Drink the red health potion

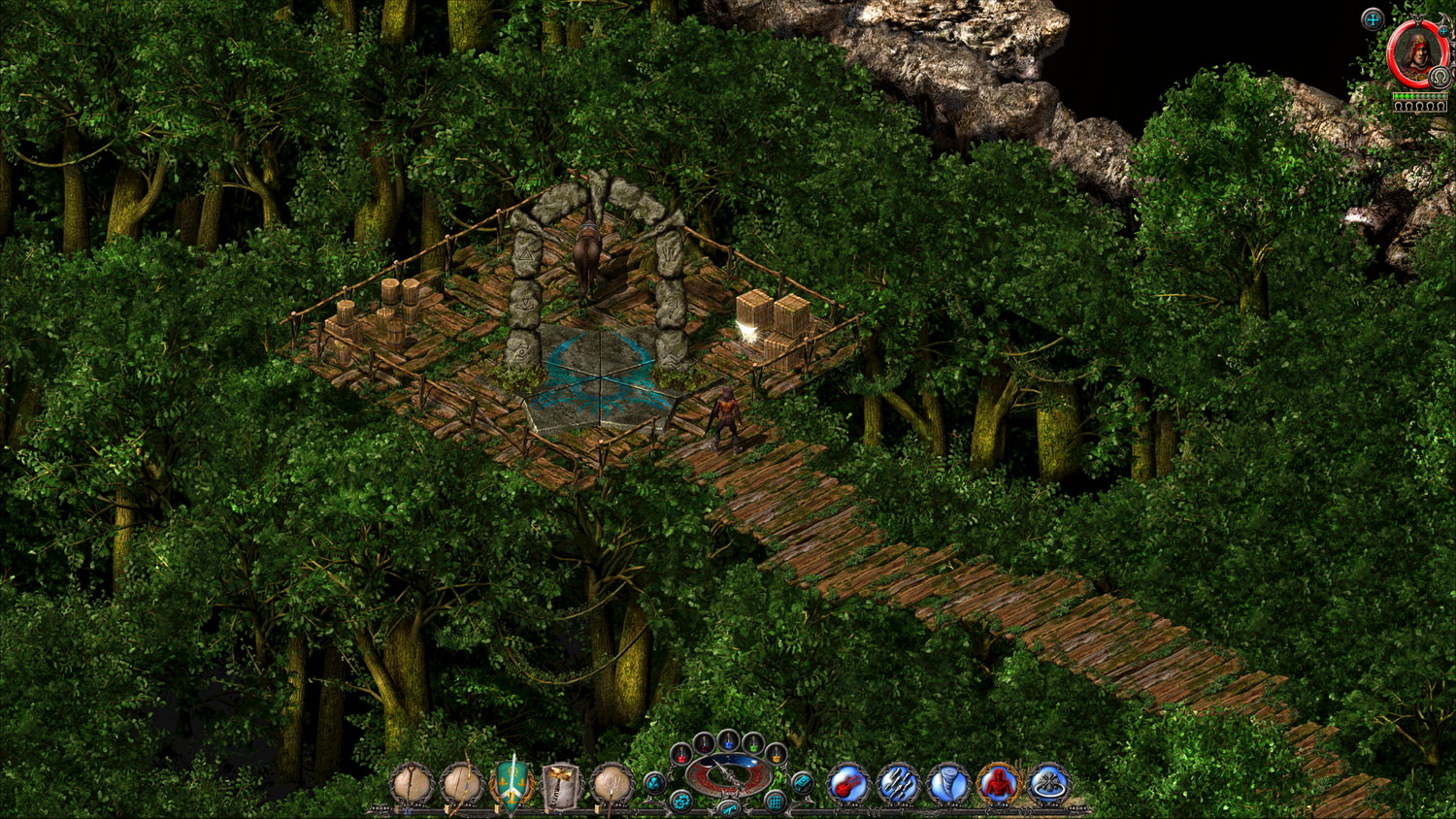click(681, 754)
